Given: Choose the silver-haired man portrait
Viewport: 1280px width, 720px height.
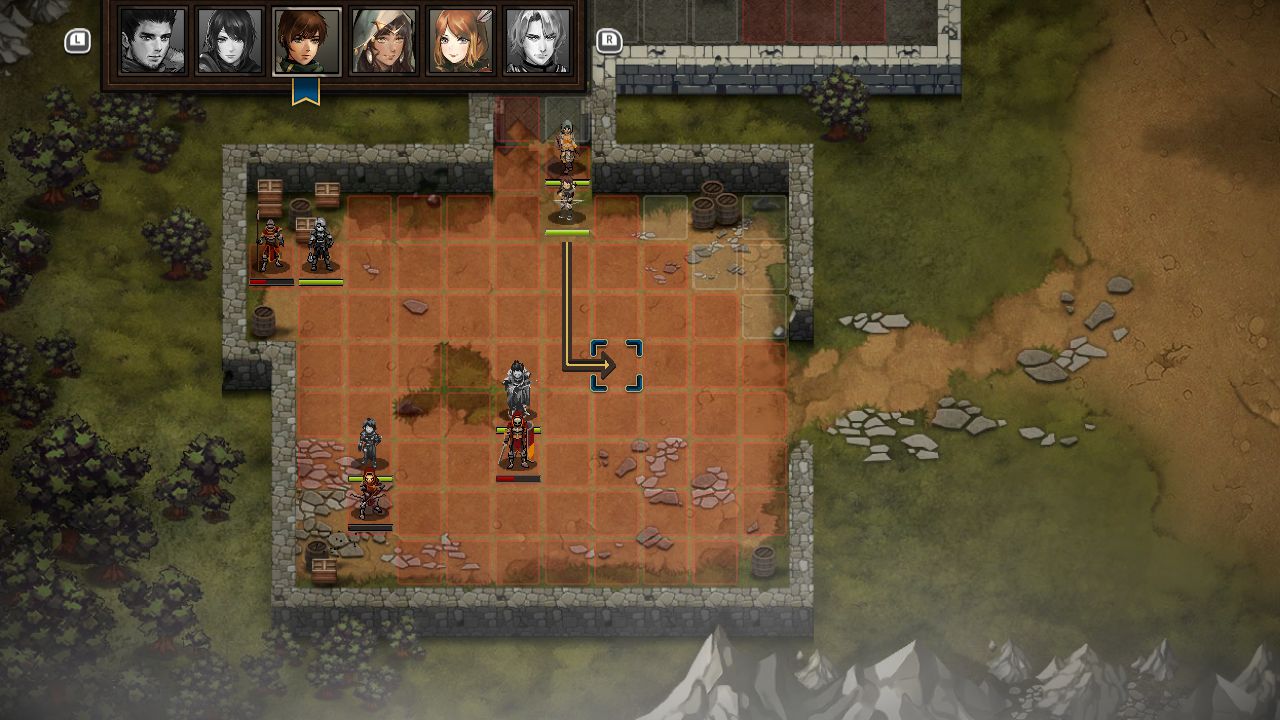Looking at the screenshot, I should tap(538, 41).
